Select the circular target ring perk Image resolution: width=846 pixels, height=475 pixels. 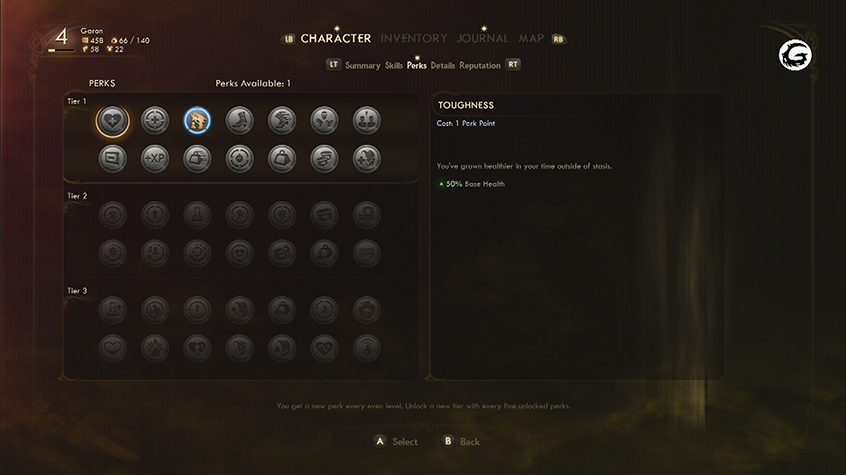239,158
